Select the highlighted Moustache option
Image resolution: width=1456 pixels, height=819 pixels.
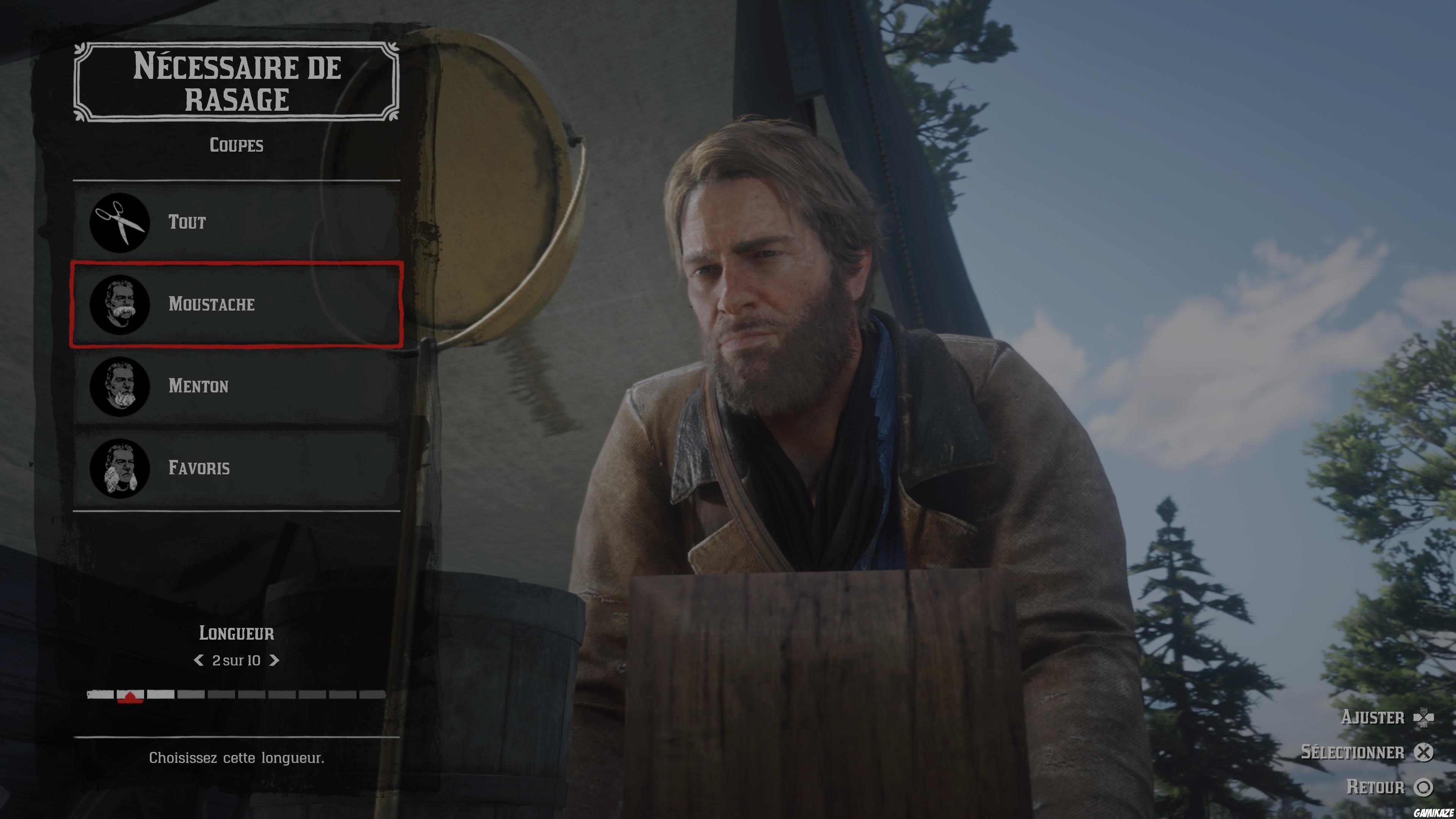point(237,304)
